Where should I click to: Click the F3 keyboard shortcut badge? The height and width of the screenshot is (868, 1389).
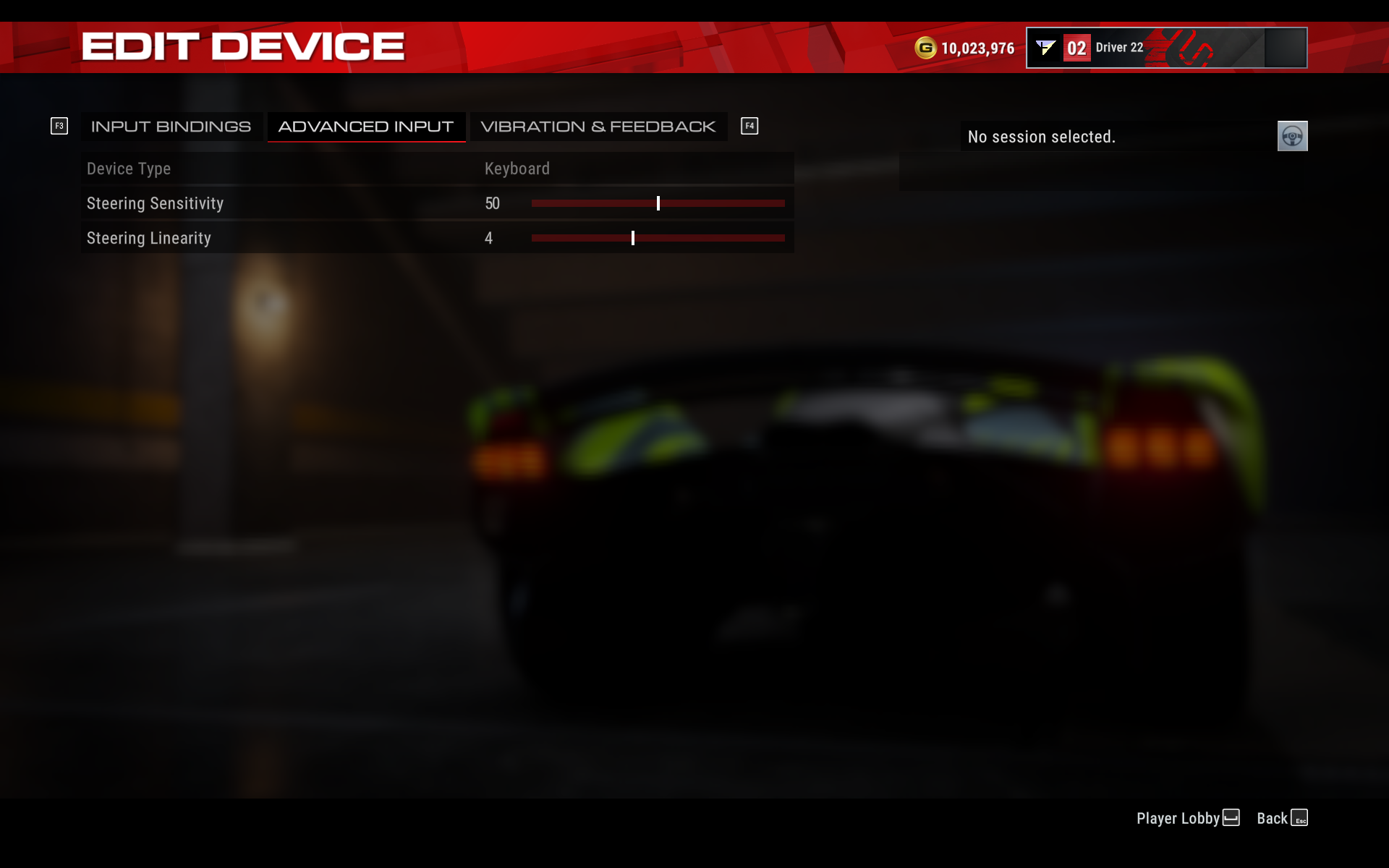pos(59,125)
